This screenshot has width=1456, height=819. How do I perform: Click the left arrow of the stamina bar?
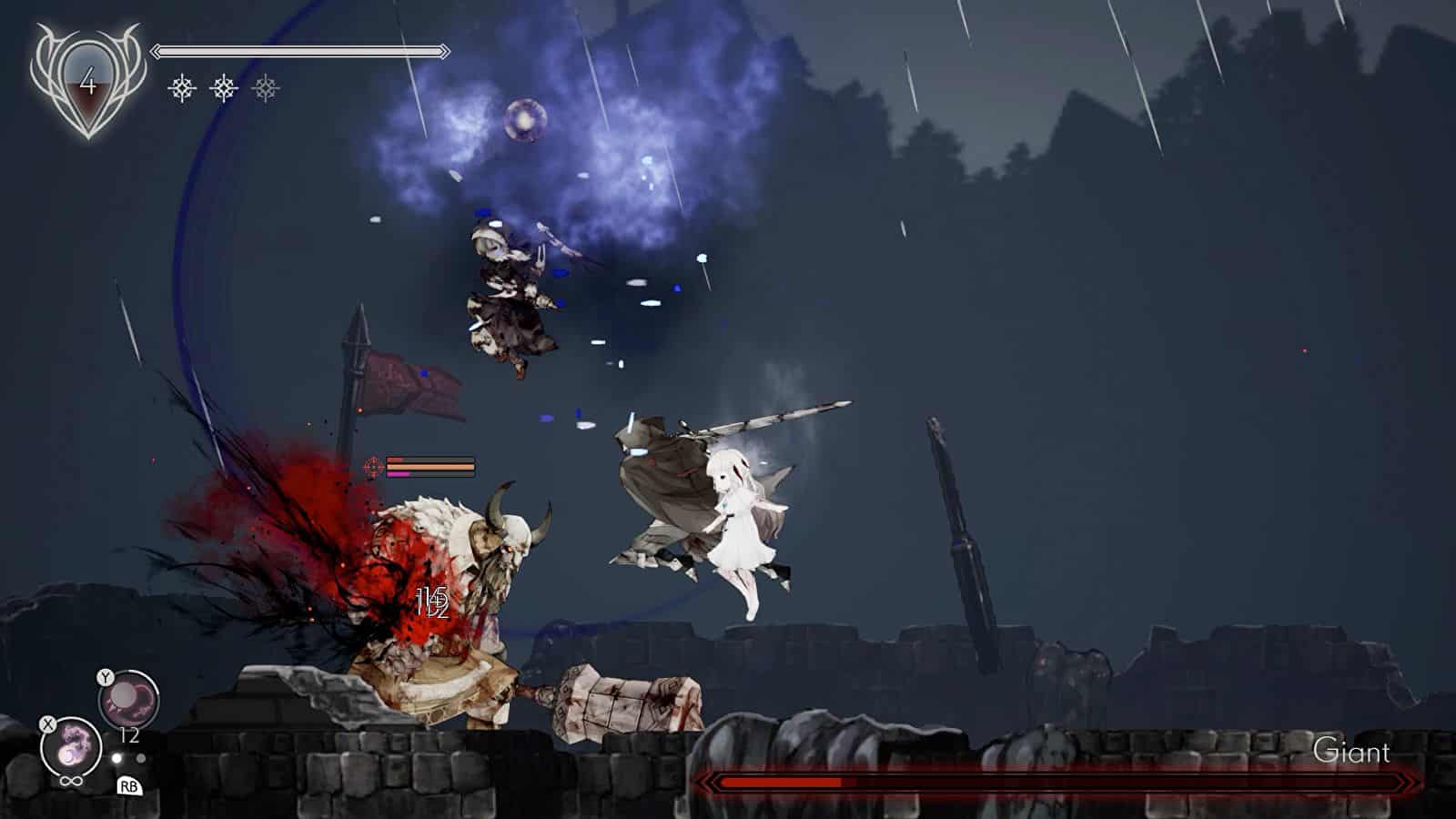157,50
